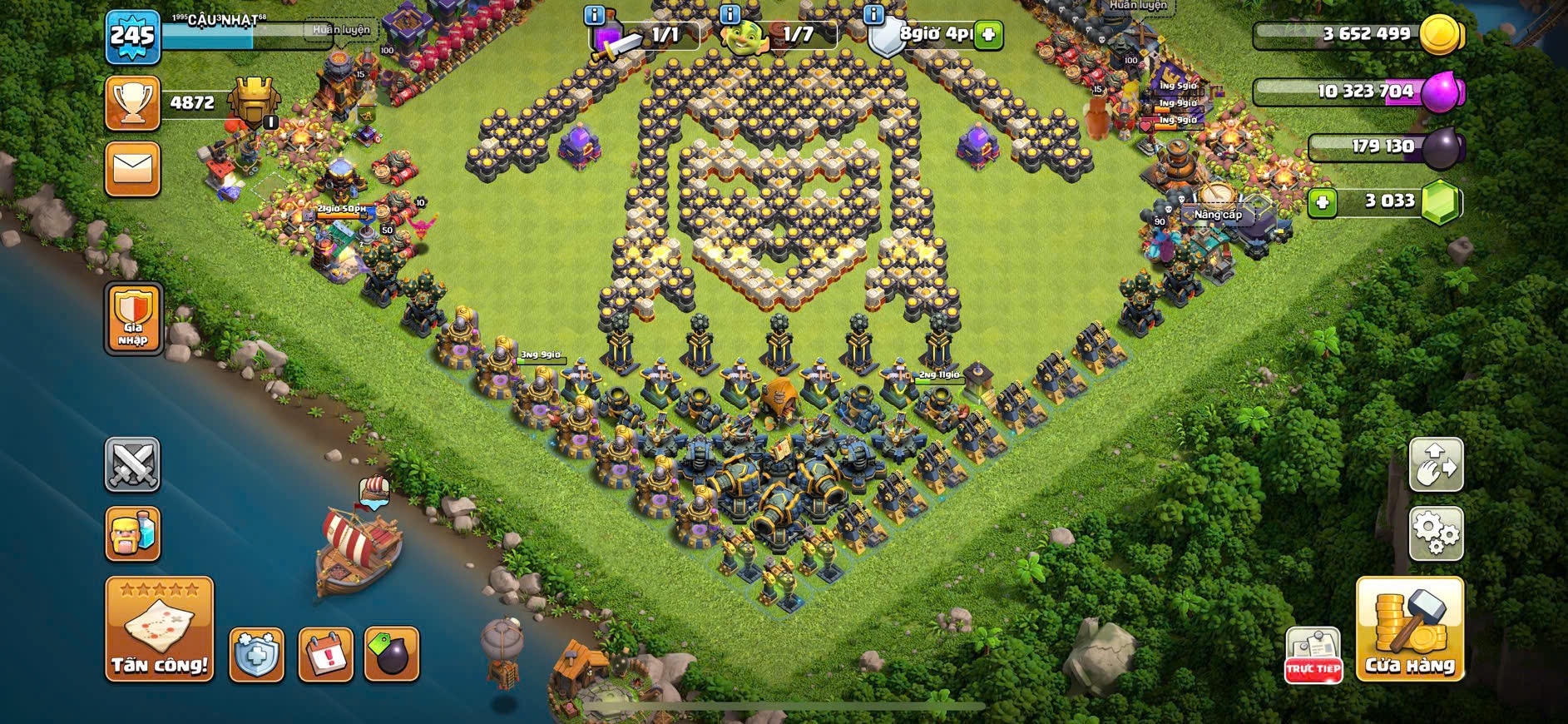Click the gold coin resource icon
The width and height of the screenshot is (1568, 724).
pos(1440,35)
